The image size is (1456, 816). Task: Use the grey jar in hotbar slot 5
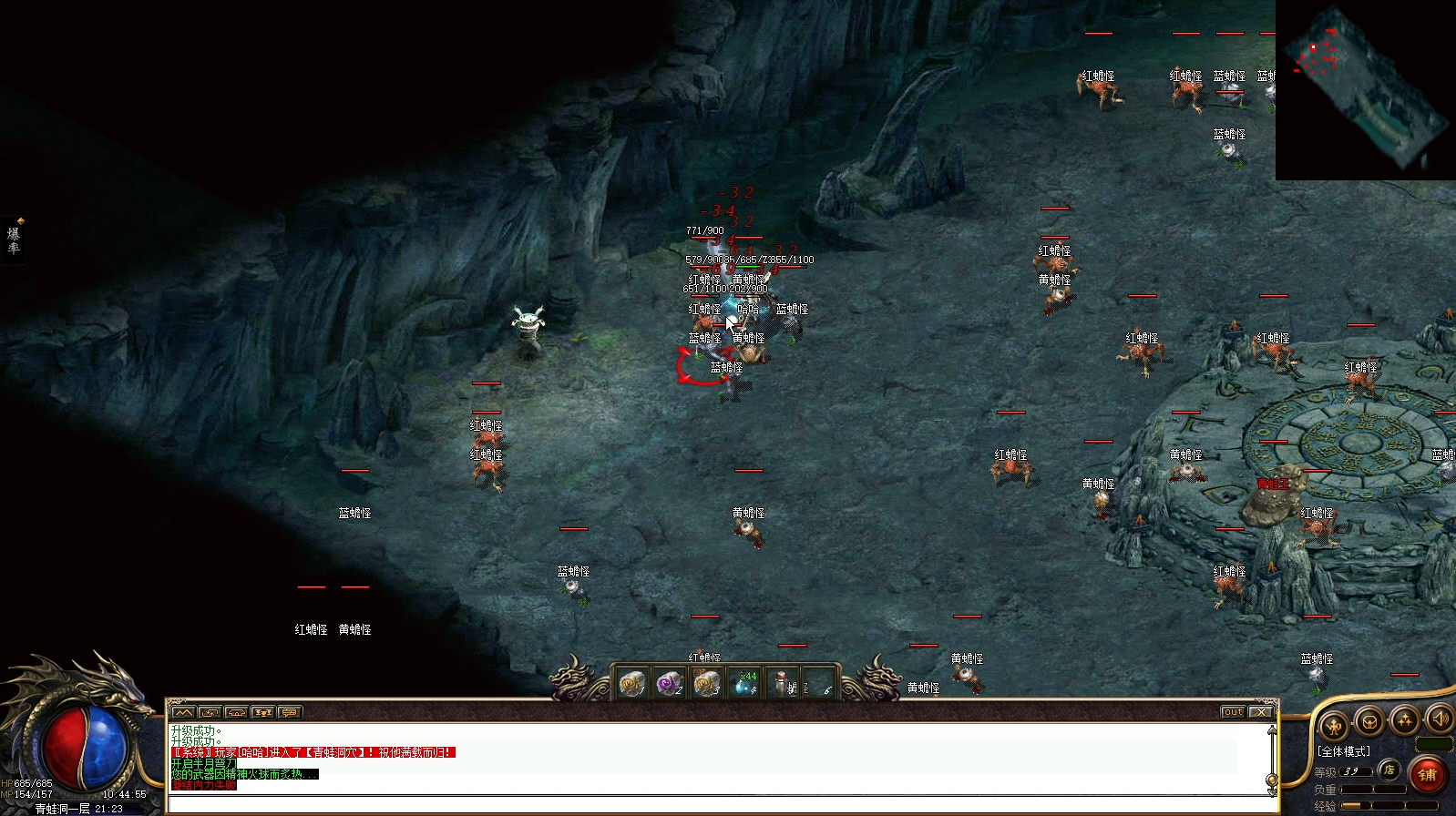pos(783,684)
